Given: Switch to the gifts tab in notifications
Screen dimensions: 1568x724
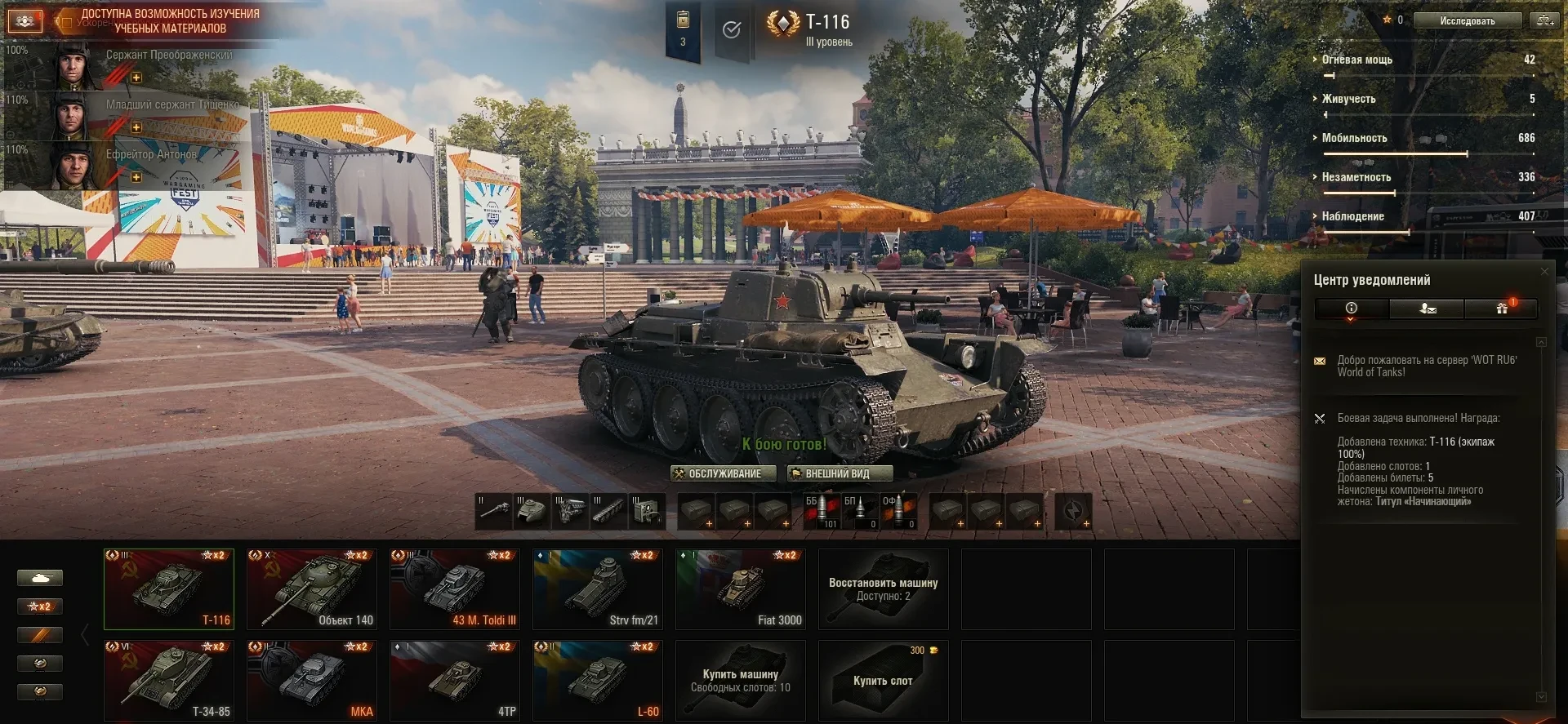Looking at the screenshot, I should coord(1501,309).
